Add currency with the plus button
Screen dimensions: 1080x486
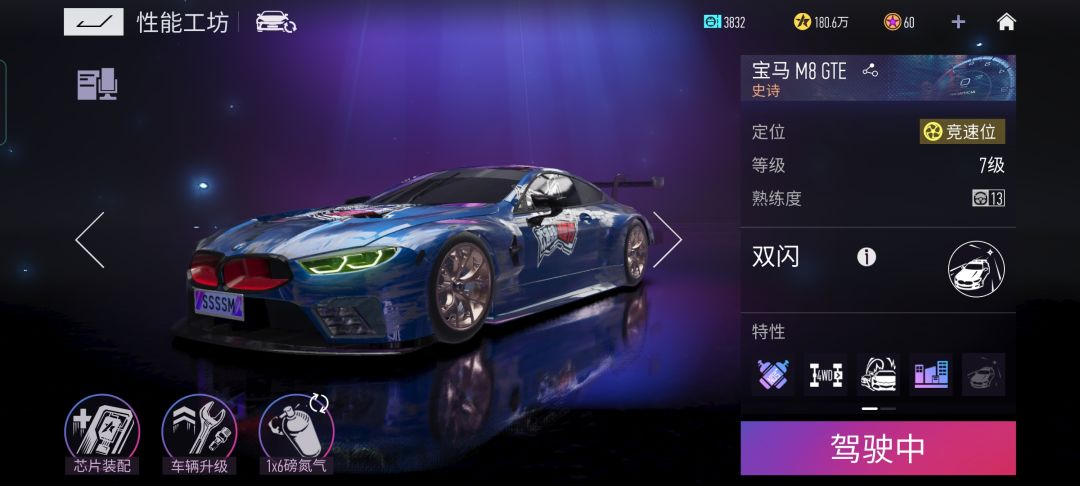click(958, 22)
